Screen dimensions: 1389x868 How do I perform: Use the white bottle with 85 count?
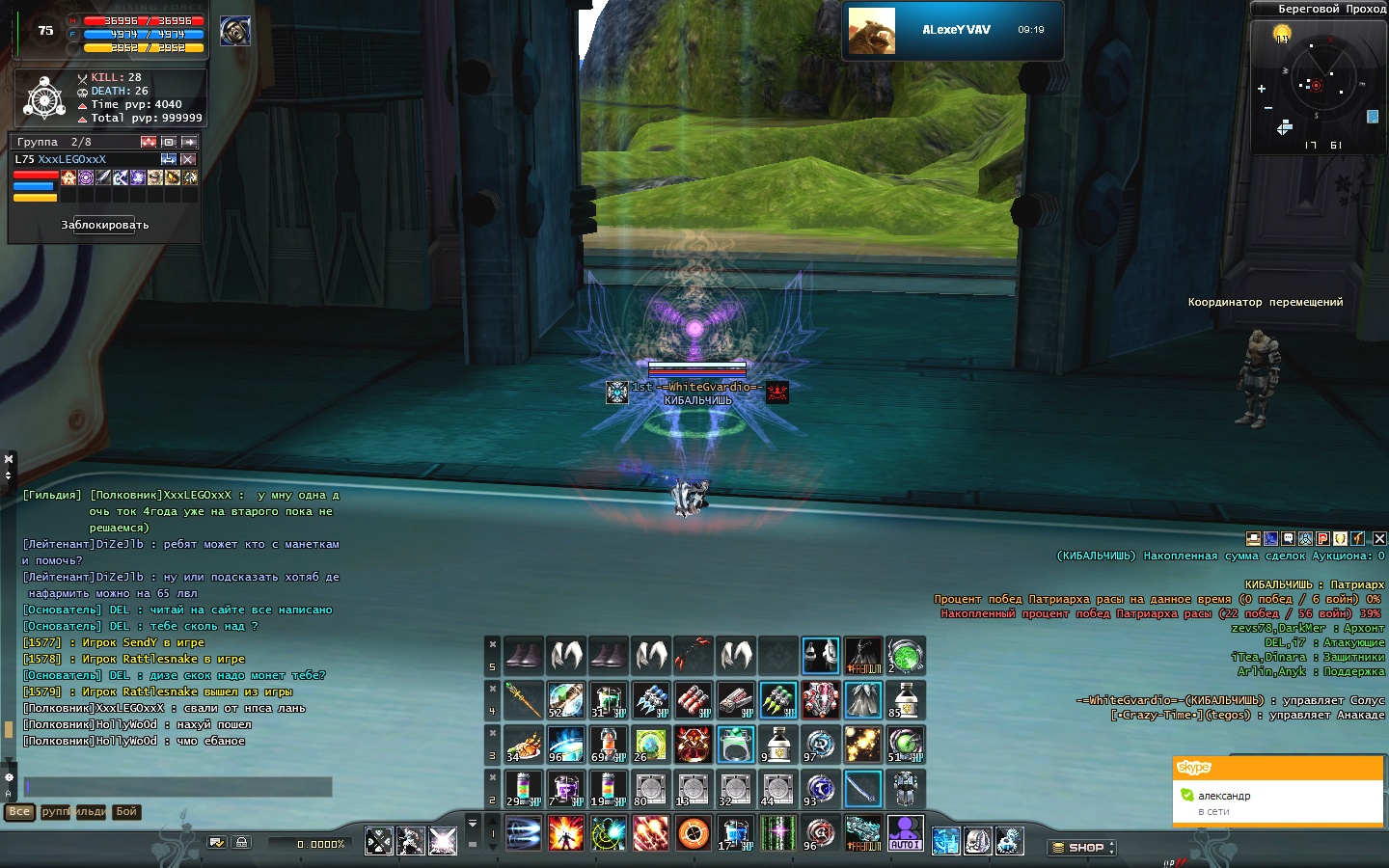[x=905, y=700]
